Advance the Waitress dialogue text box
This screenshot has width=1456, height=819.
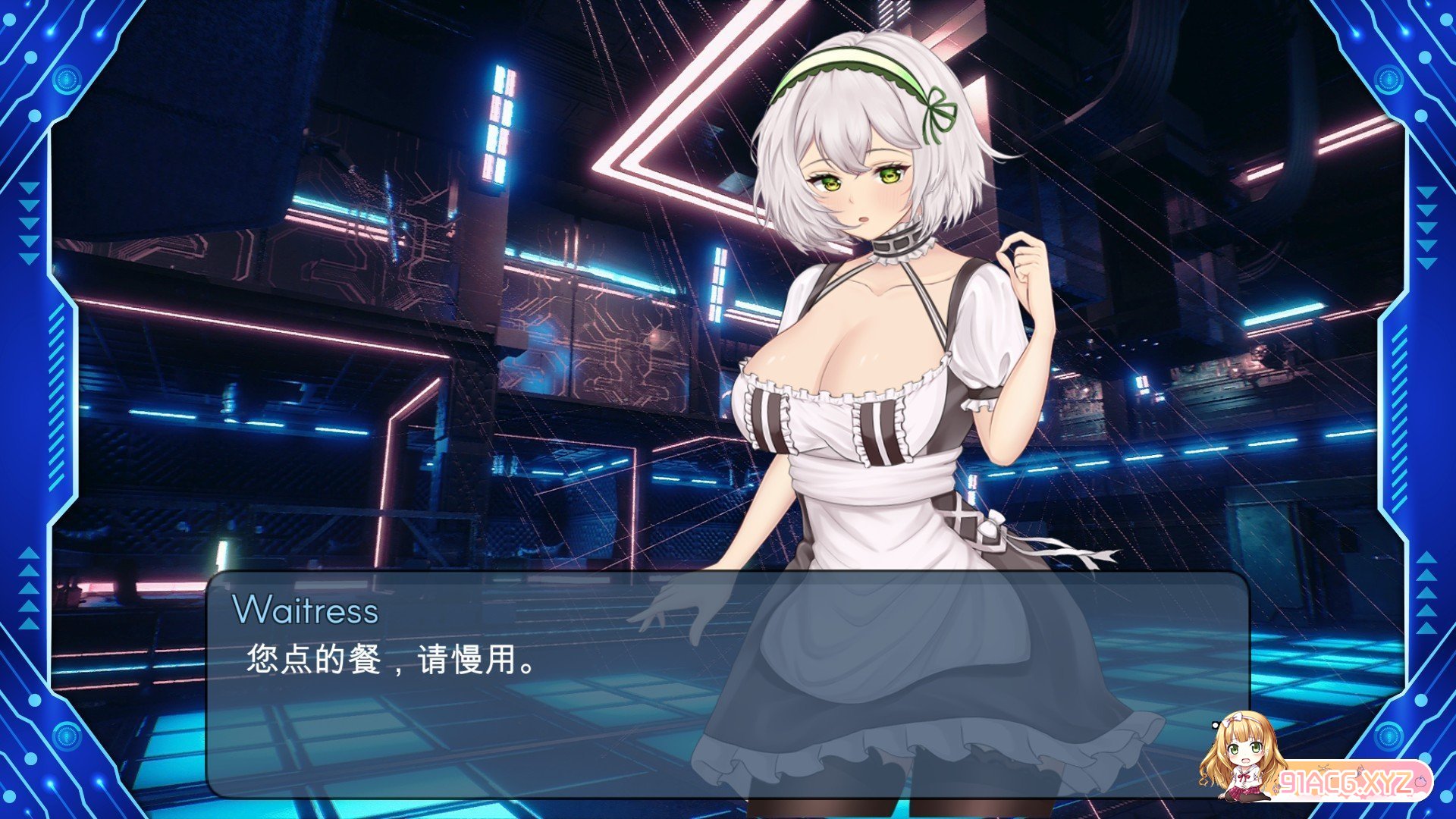726,684
